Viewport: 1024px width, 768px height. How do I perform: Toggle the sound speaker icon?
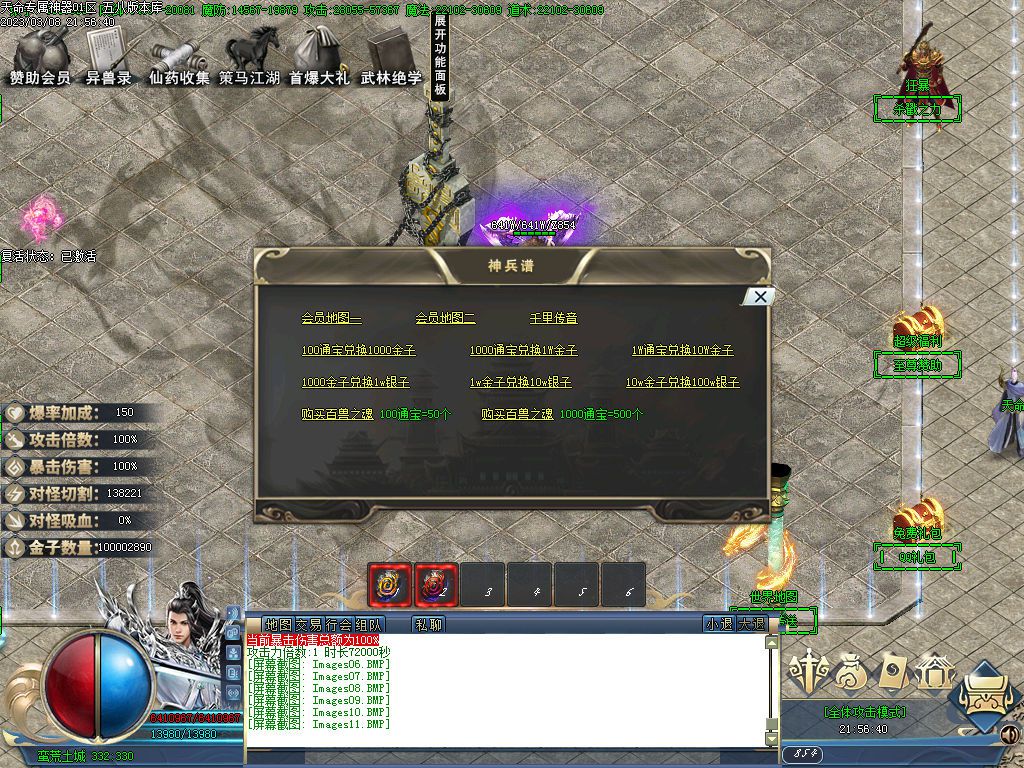pyautogui.click(x=1009, y=735)
